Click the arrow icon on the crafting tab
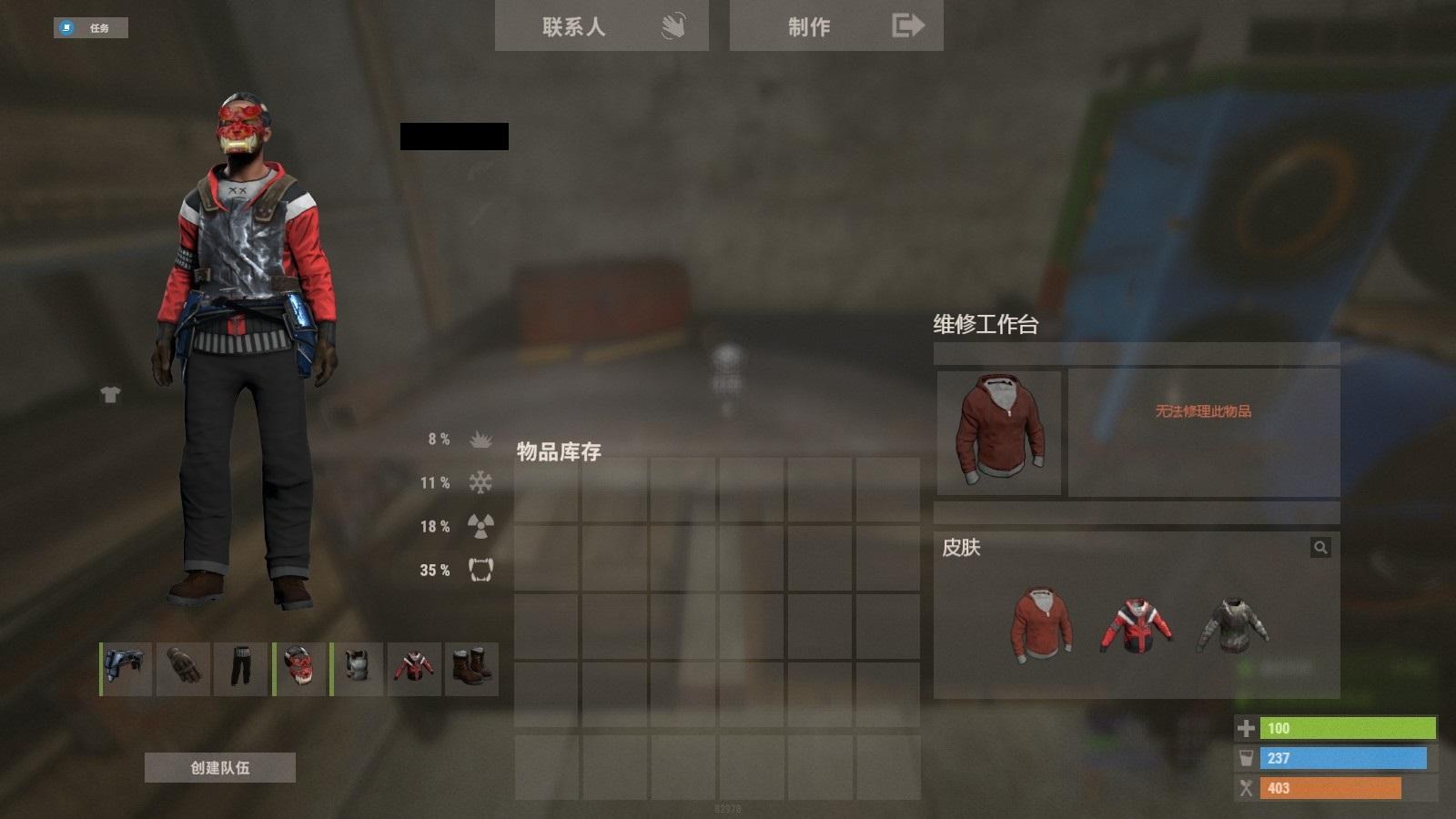1456x819 pixels. click(906, 25)
